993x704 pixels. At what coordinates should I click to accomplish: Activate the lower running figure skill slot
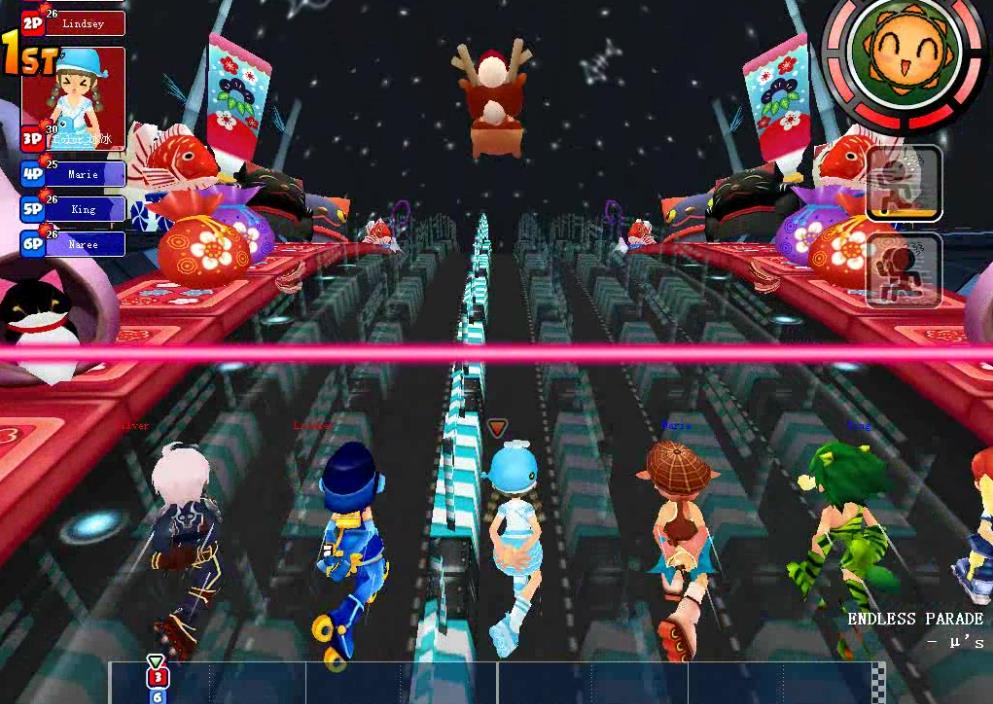tap(903, 270)
